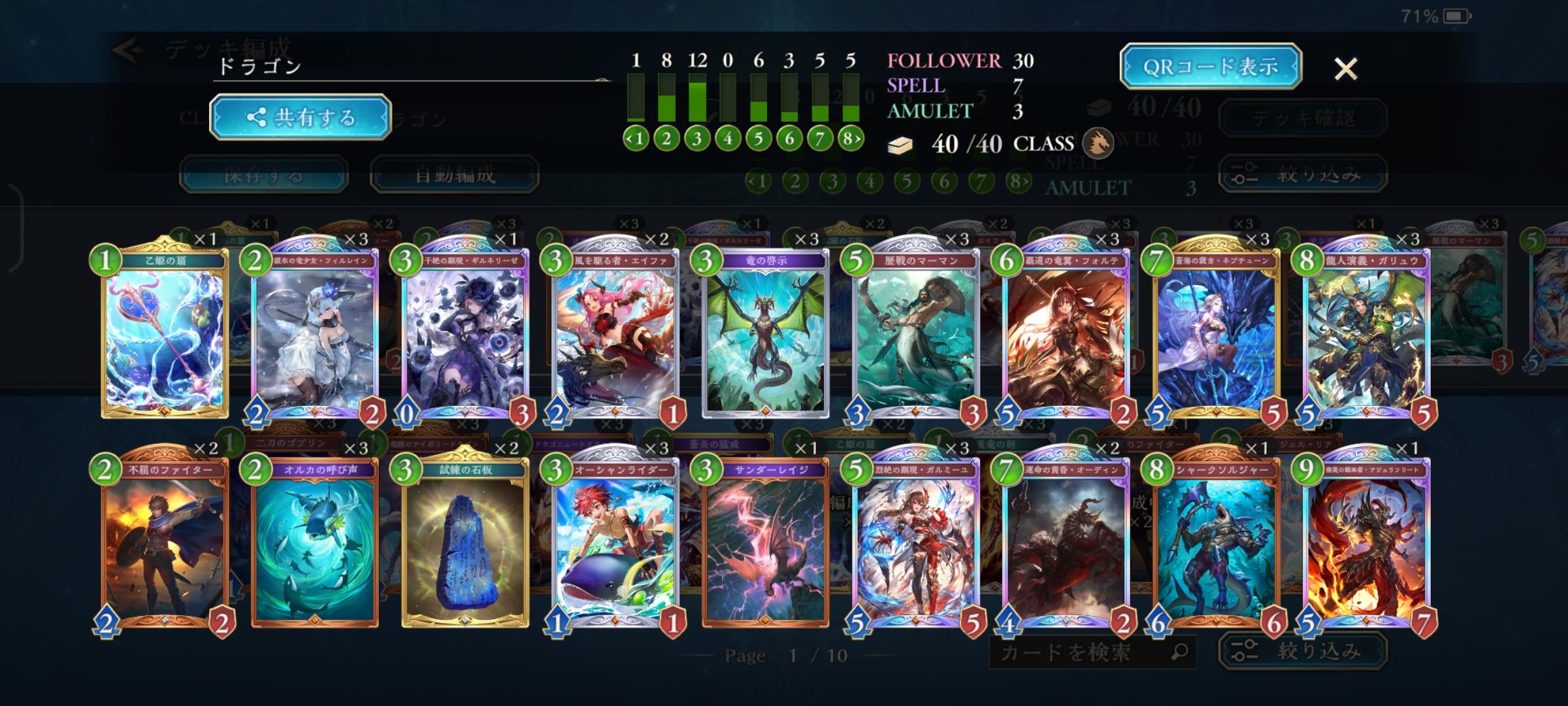Choose the cost 6 フォルテ card
This screenshot has height=706, width=1568.
click(1066, 333)
